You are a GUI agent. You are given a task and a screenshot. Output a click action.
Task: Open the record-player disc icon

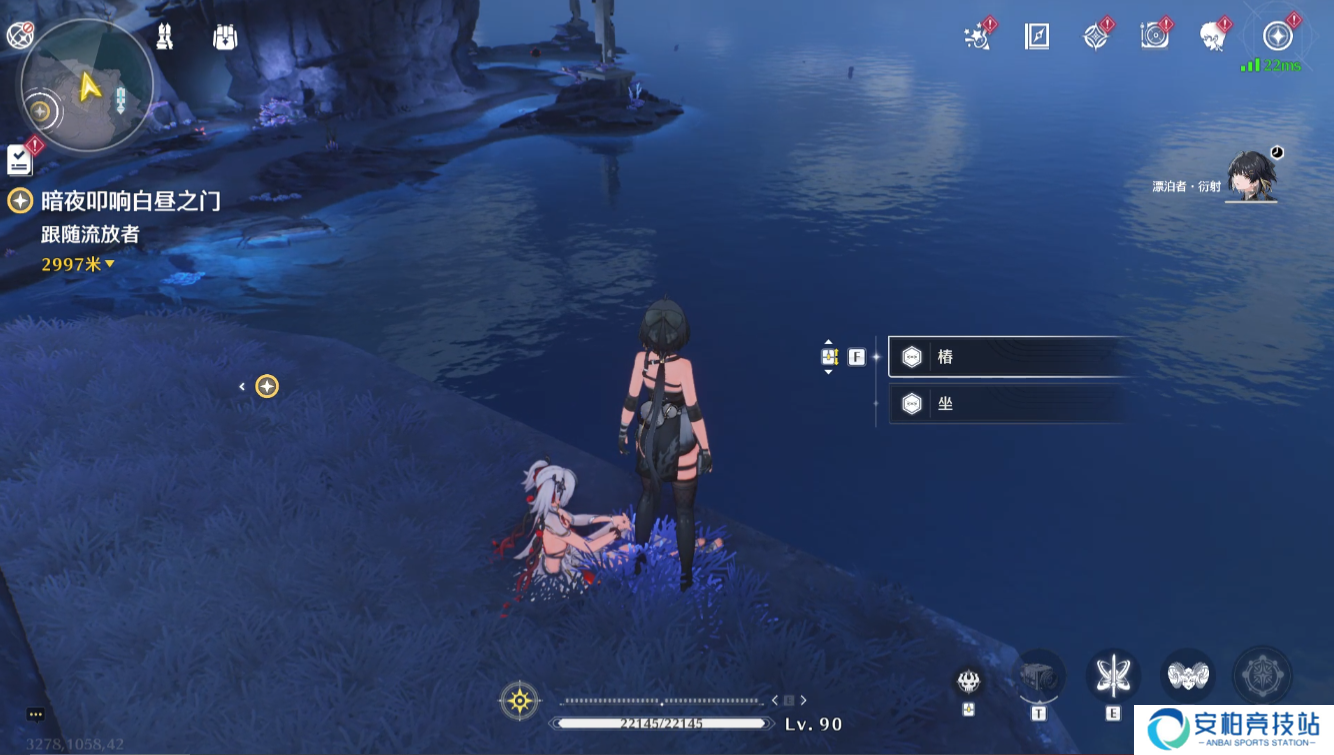coord(1155,37)
